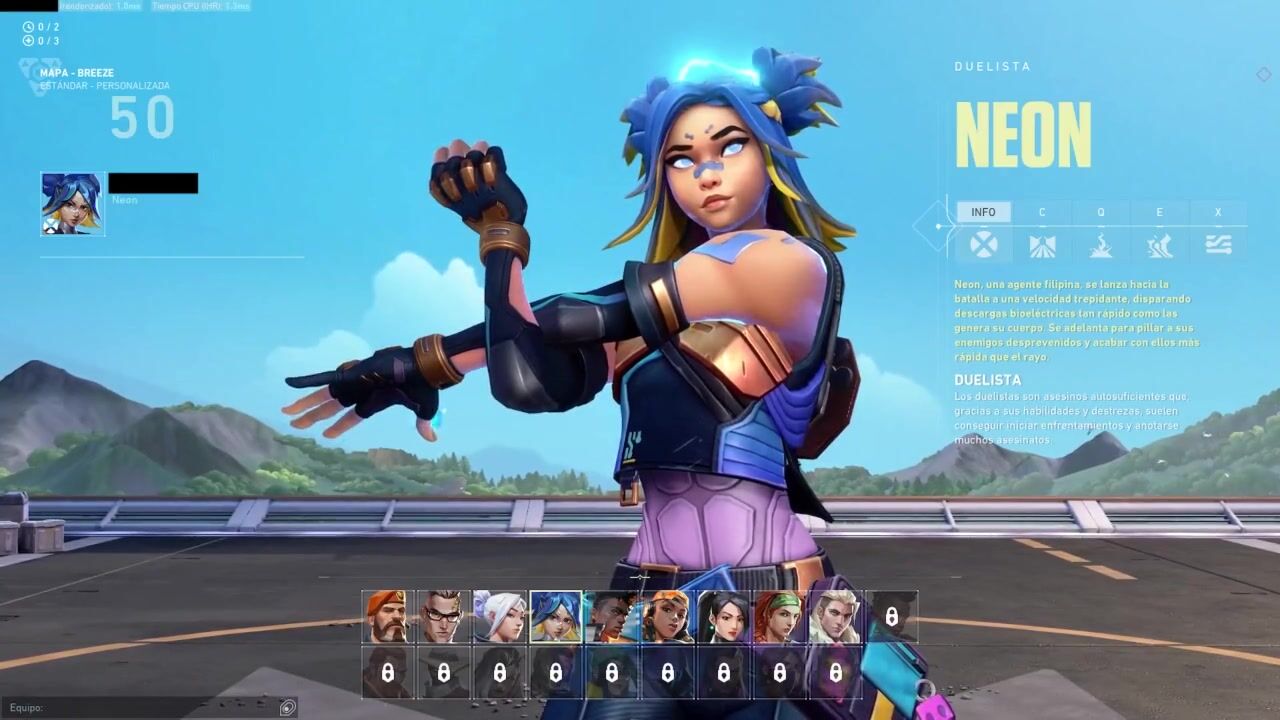Choose Skye in the agent roster
This screenshot has width=1280, height=720.
point(779,617)
